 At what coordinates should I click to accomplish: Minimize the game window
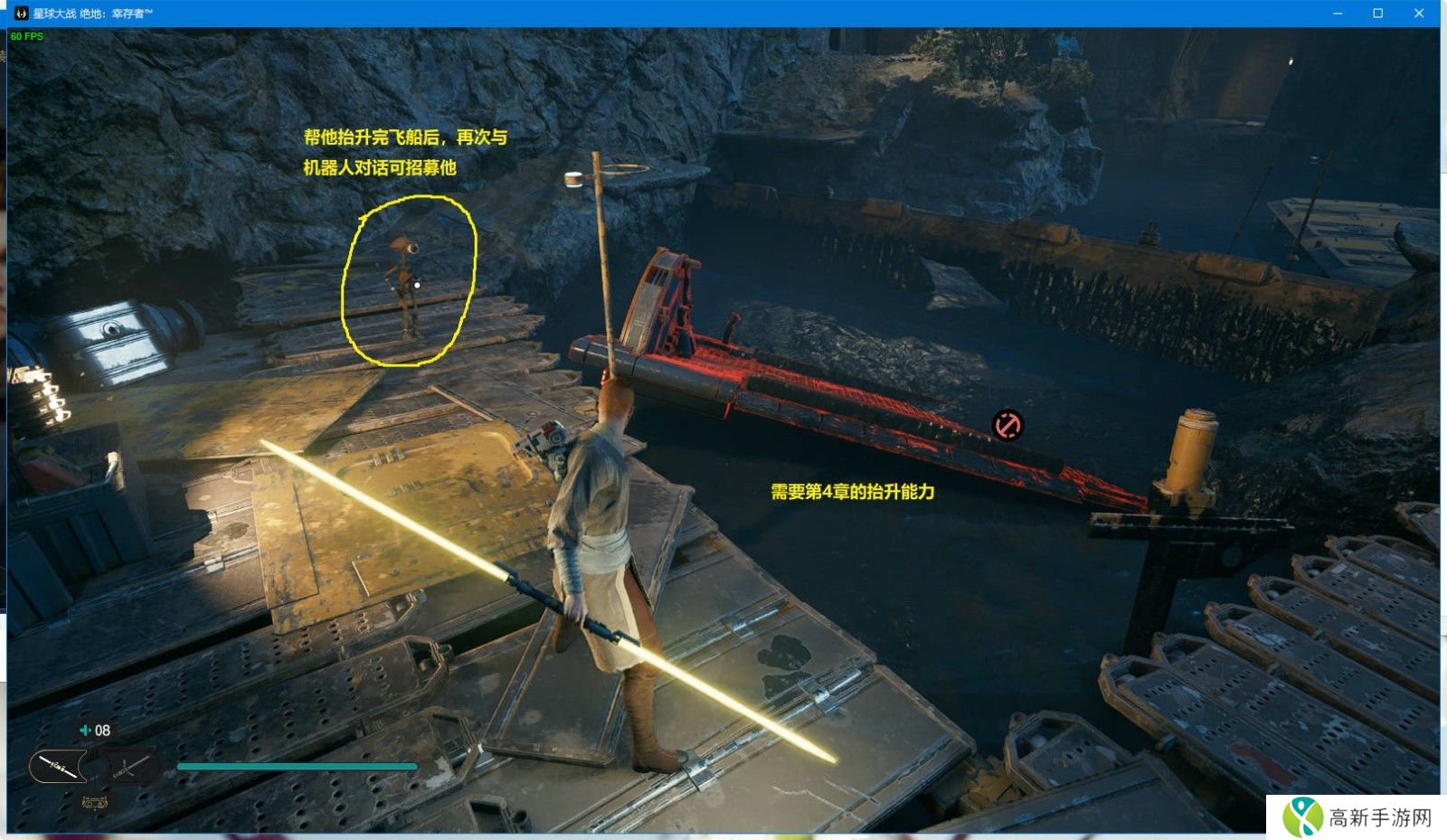coord(1338,13)
